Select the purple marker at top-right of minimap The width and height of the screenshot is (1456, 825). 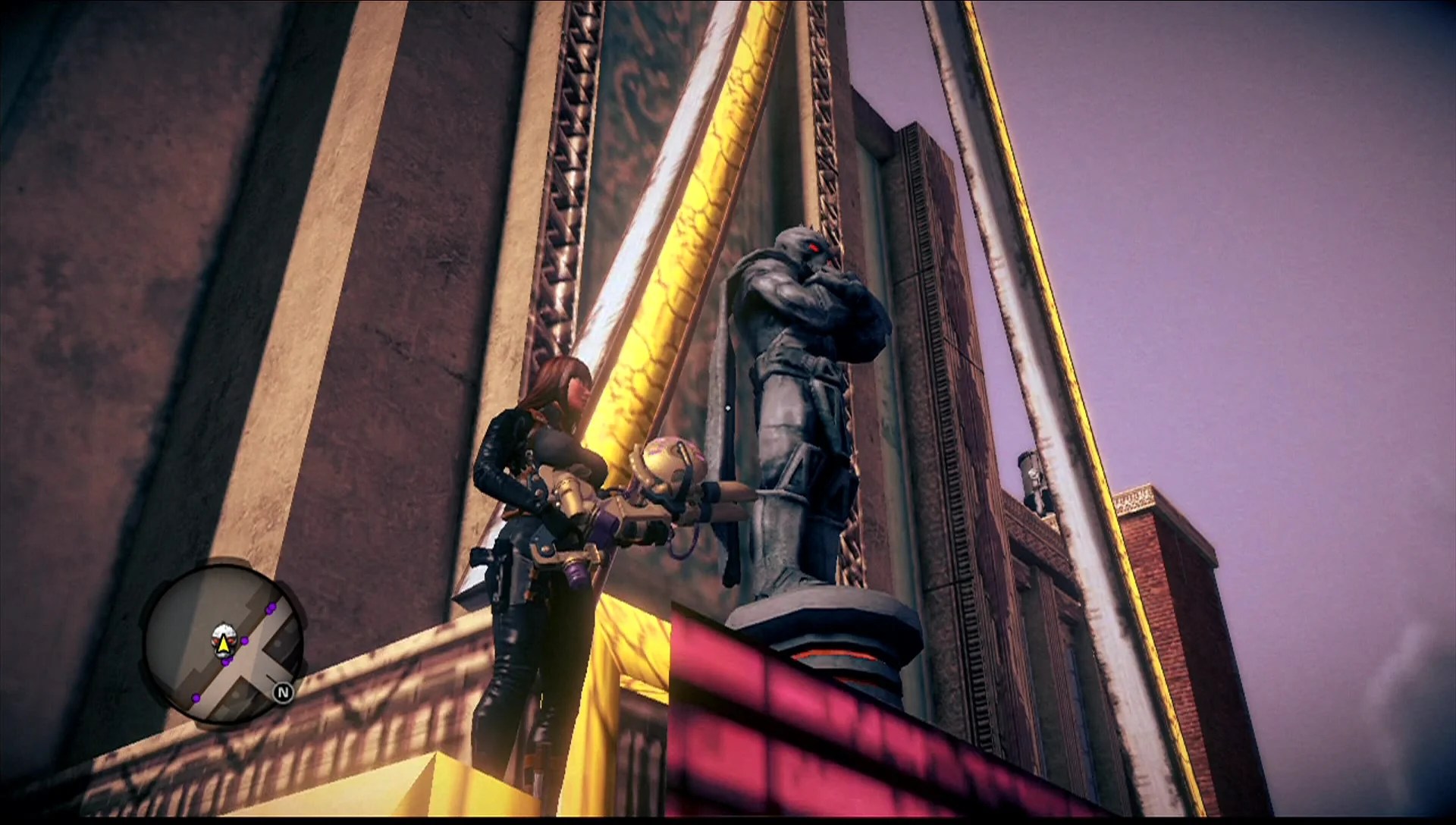pyautogui.click(x=270, y=609)
